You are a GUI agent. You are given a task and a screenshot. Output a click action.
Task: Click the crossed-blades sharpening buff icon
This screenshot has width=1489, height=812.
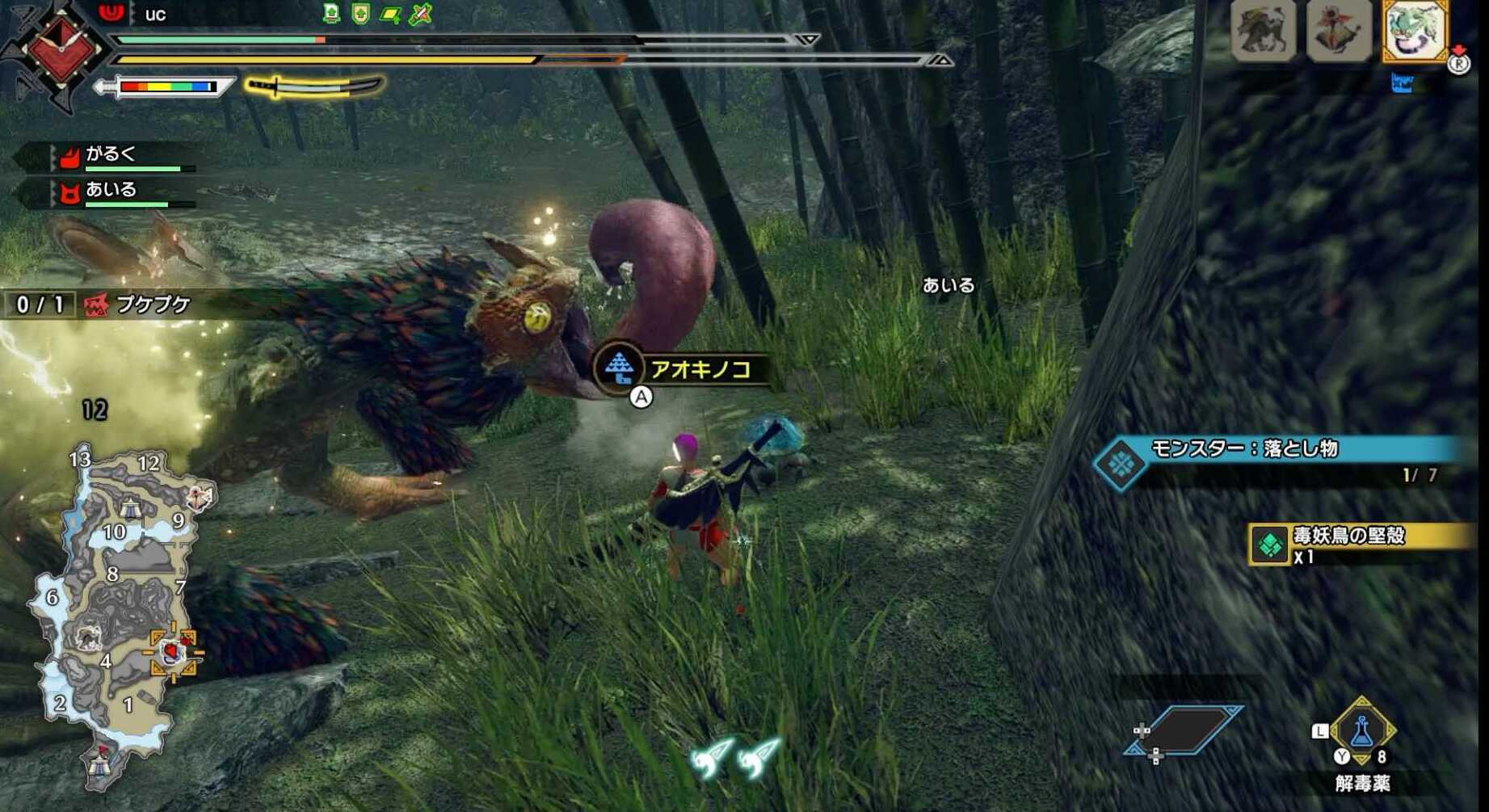point(419,12)
